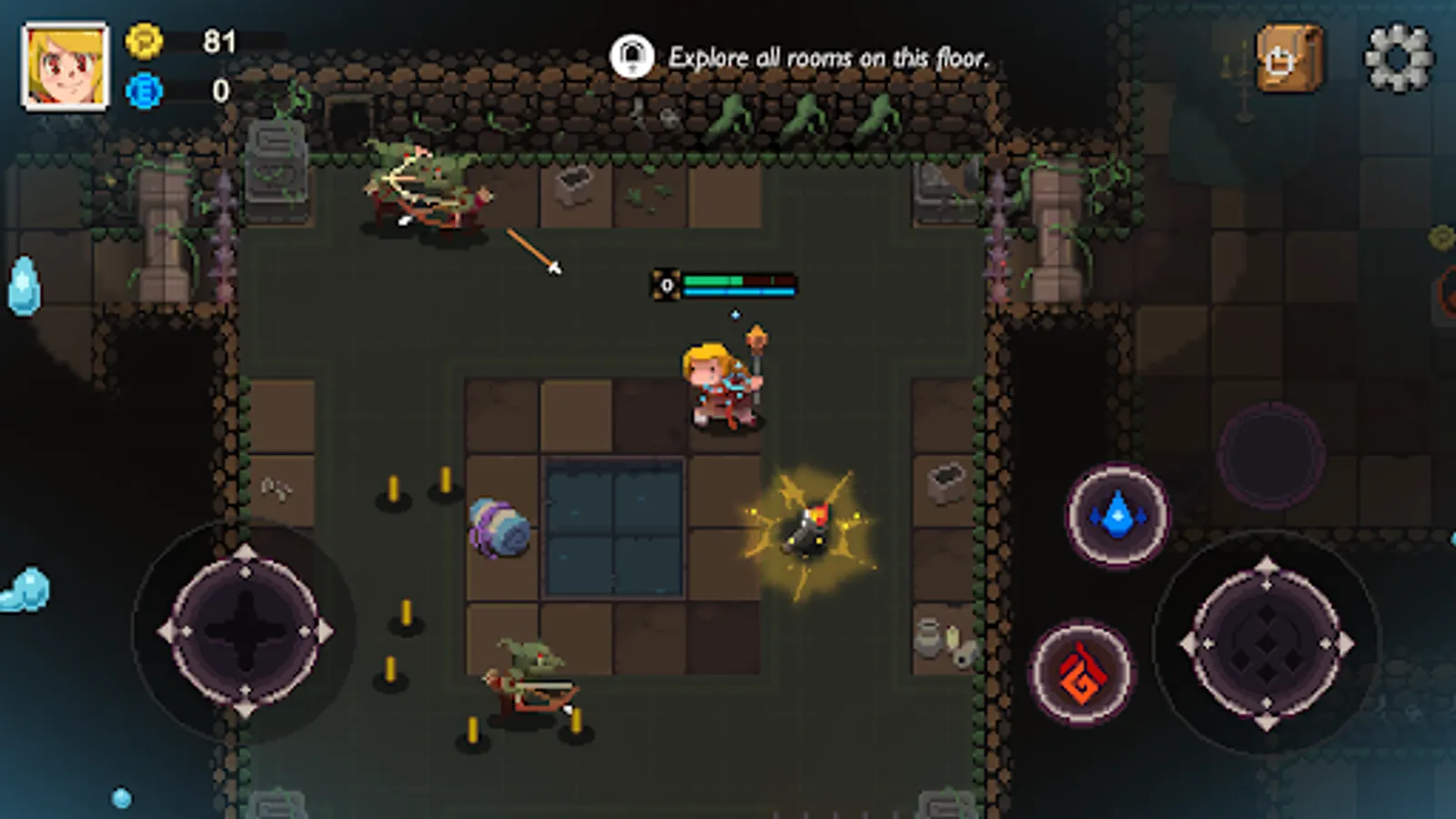Tap the left movement joystick pad
1456x819 pixels.
click(244, 631)
